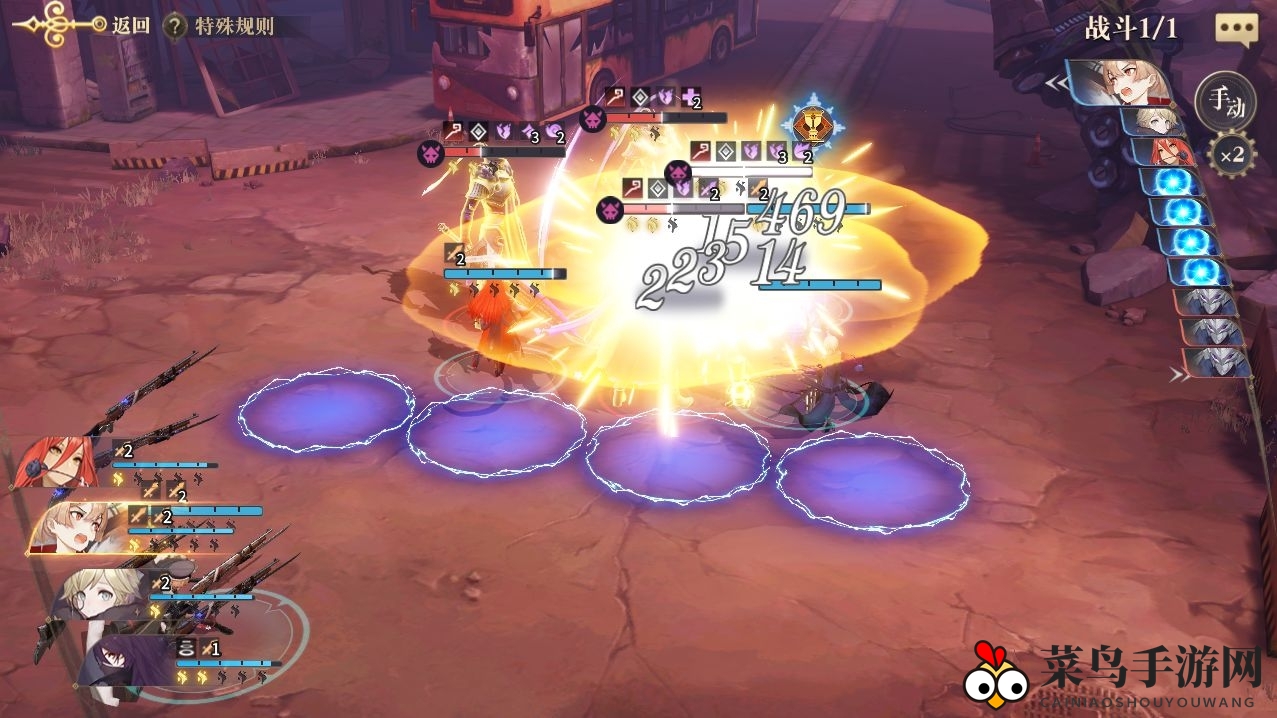Toggle the 手动 manual battle mode
The image size is (1277, 718).
1226,101
